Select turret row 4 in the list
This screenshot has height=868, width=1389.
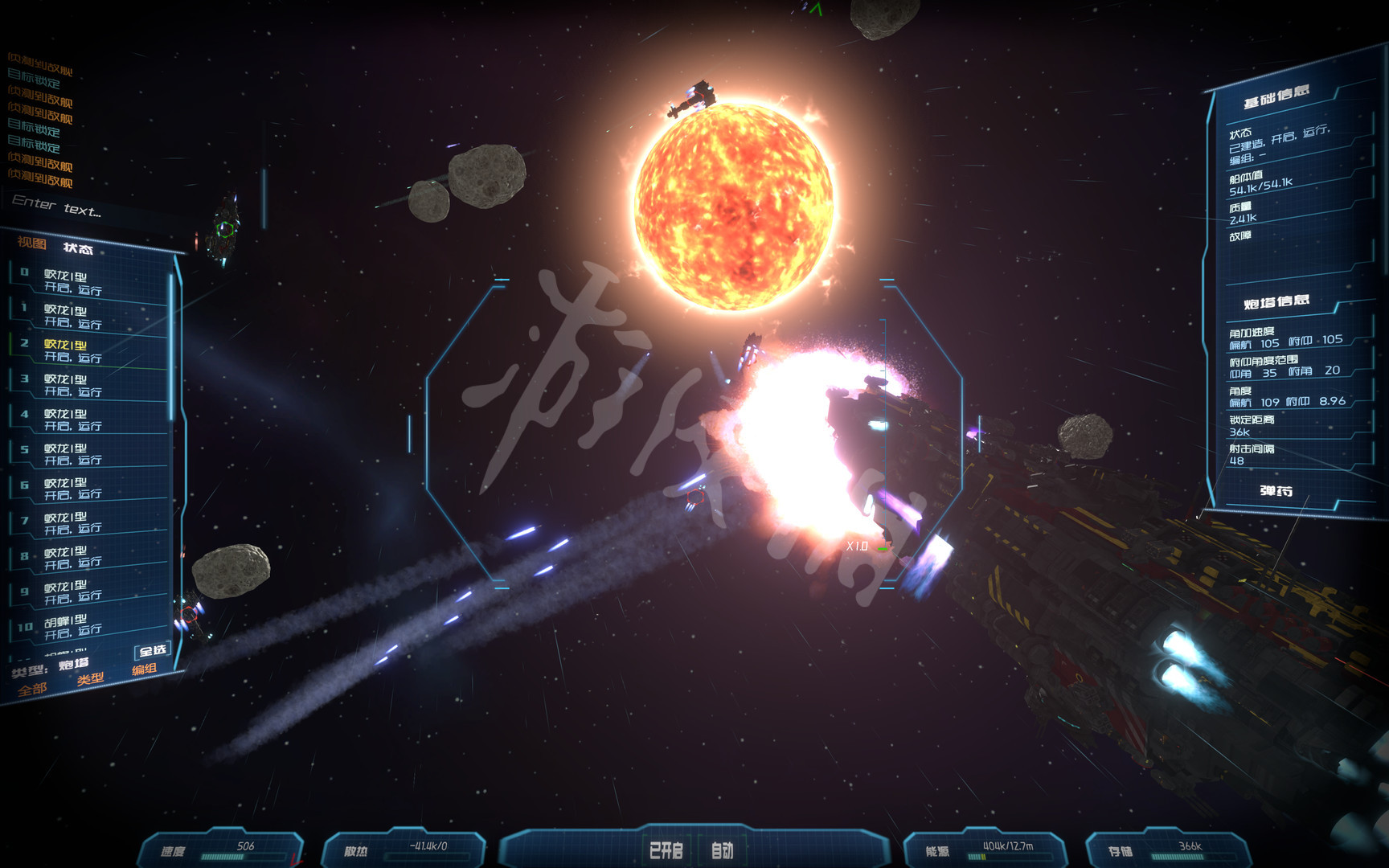point(88,420)
